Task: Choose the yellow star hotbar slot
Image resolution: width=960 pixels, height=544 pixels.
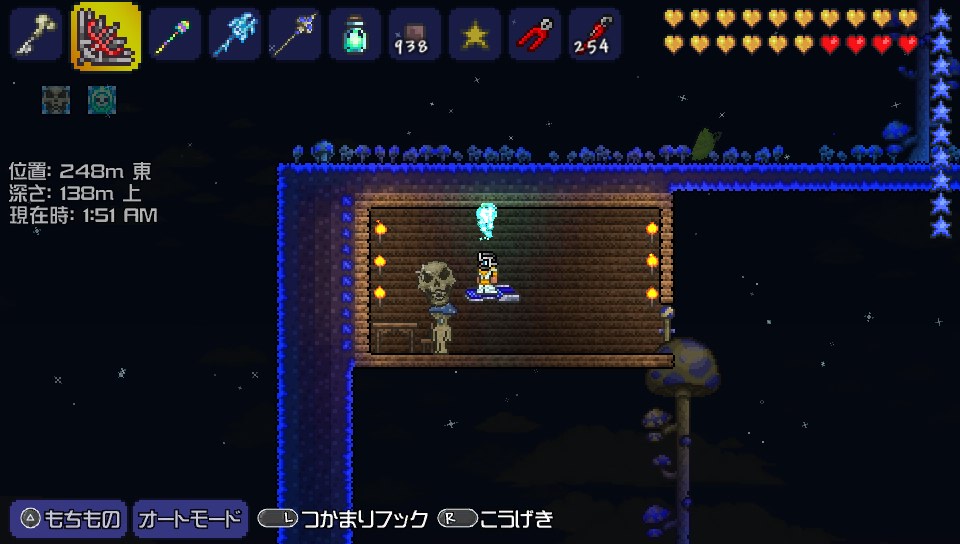Action: (475, 35)
